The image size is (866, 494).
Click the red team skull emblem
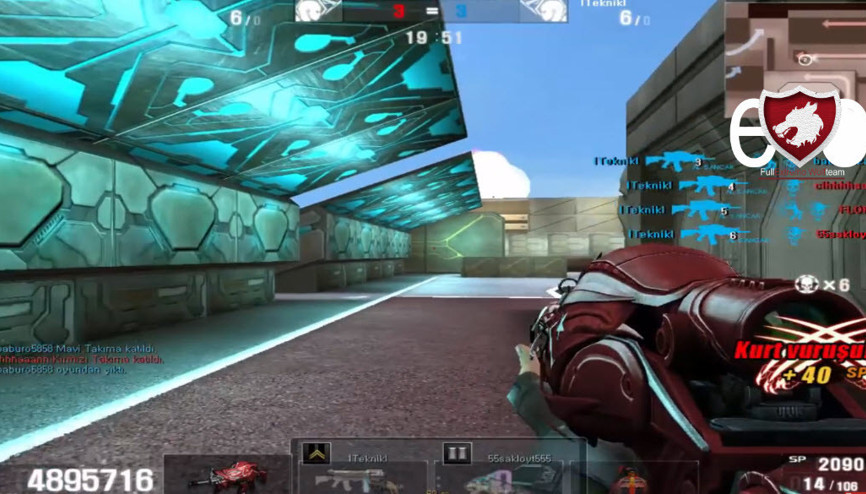click(x=319, y=11)
